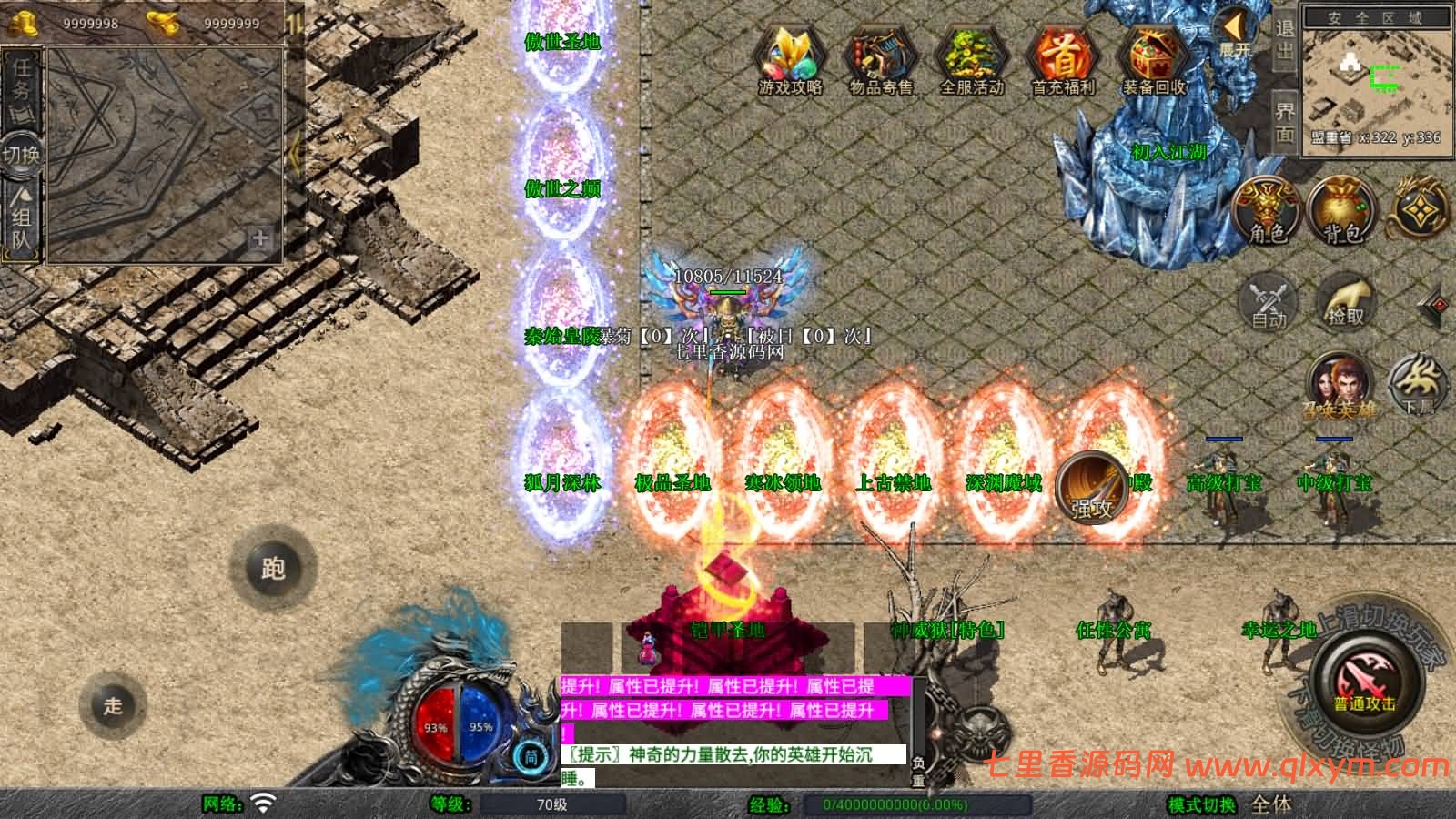Open the 首充福利 first-recharge reward
This screenshot has height=819, width=1456.
tap(1063, 58)
